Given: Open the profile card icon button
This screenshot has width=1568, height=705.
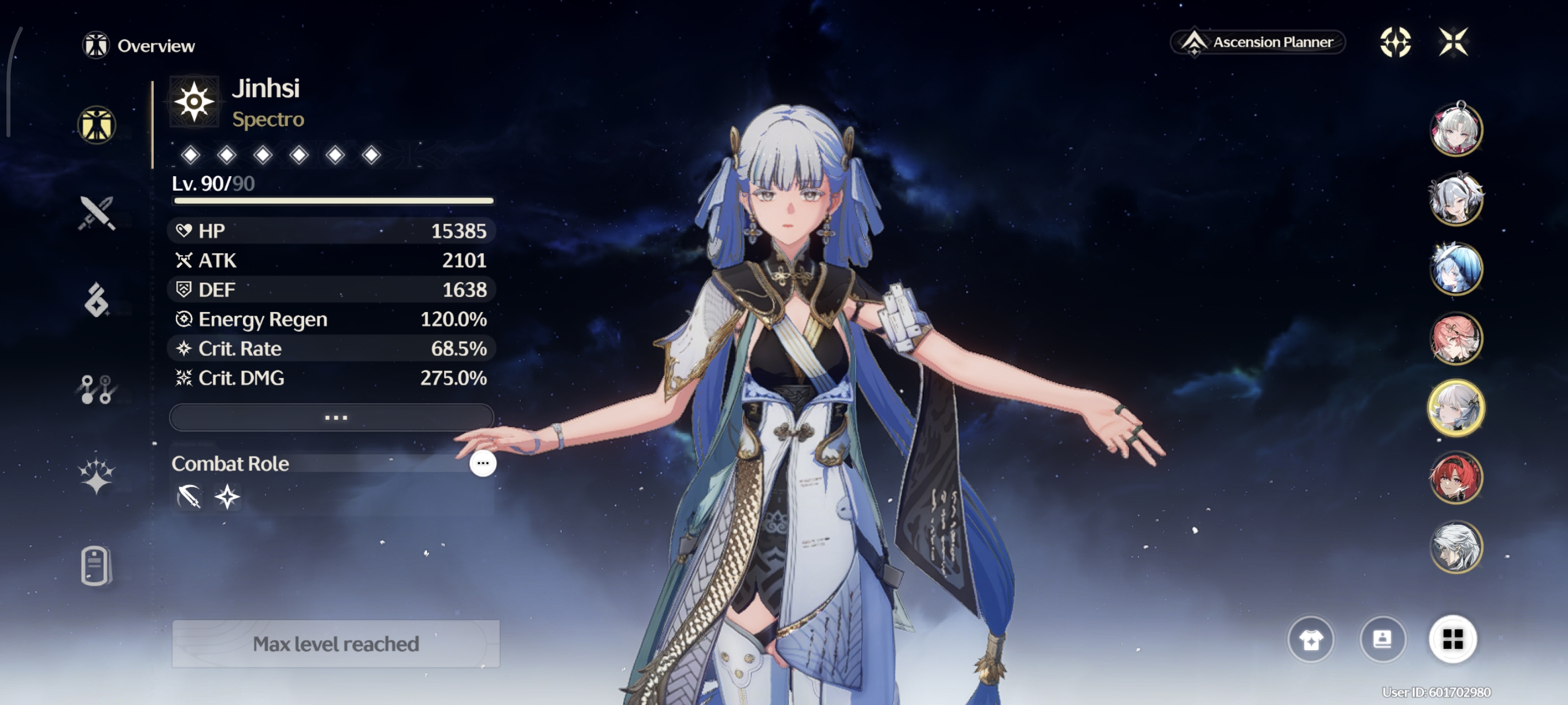Looking at the screenshot, I should coord(1382,639).
